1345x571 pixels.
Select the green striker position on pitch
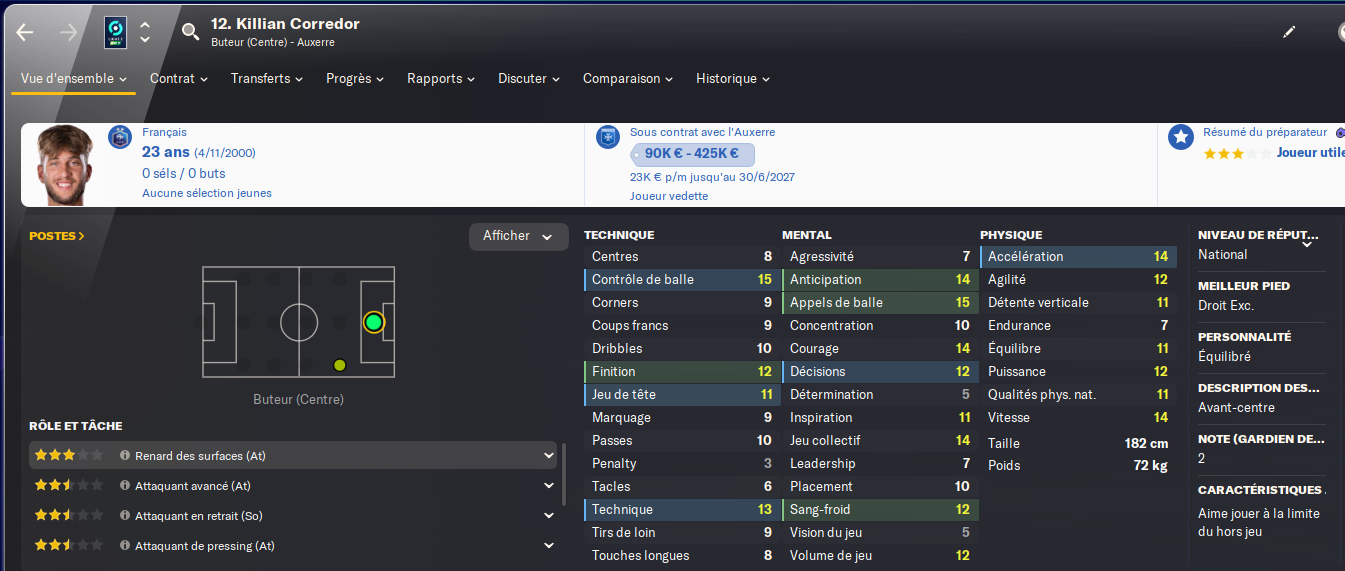click(x=374, y=322)
